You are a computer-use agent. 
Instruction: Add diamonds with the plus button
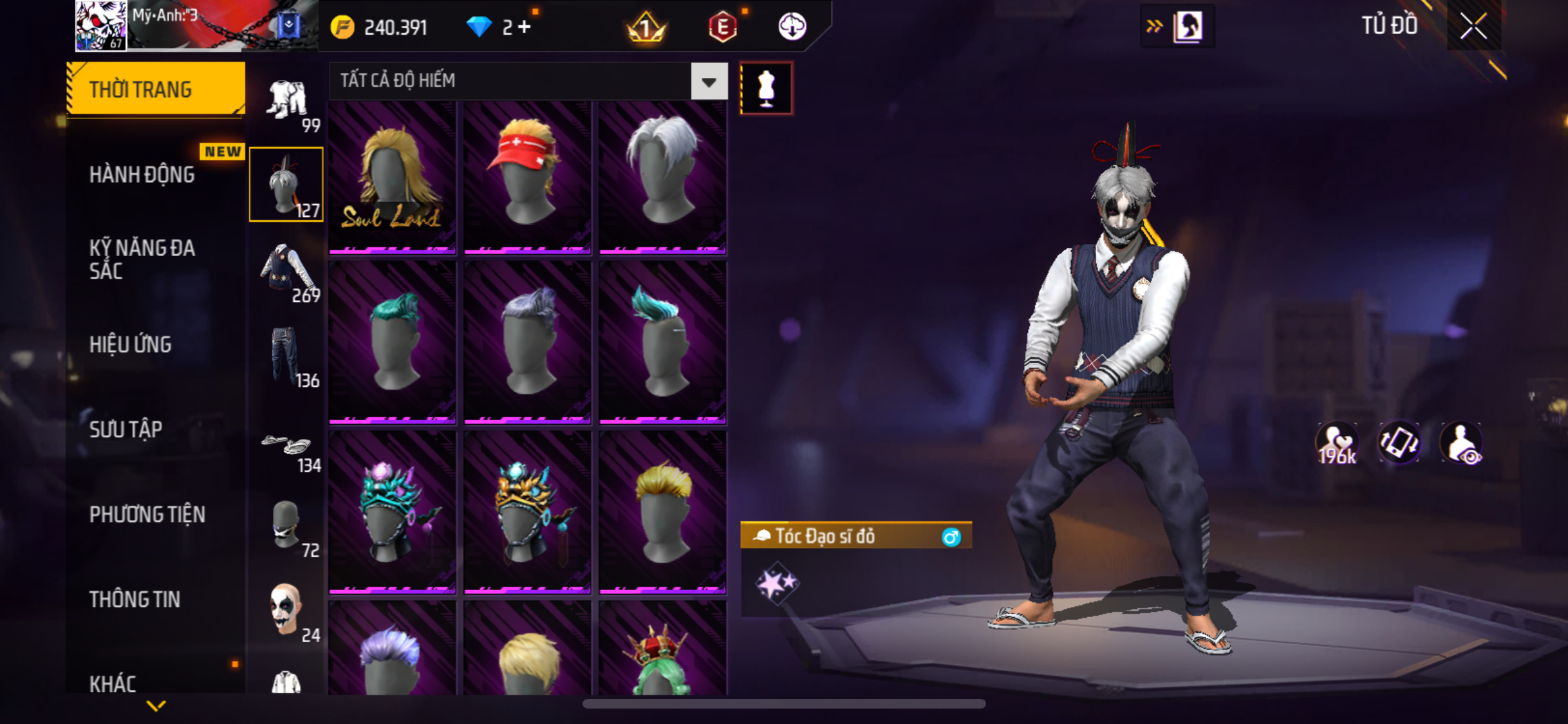coord(525,27)
